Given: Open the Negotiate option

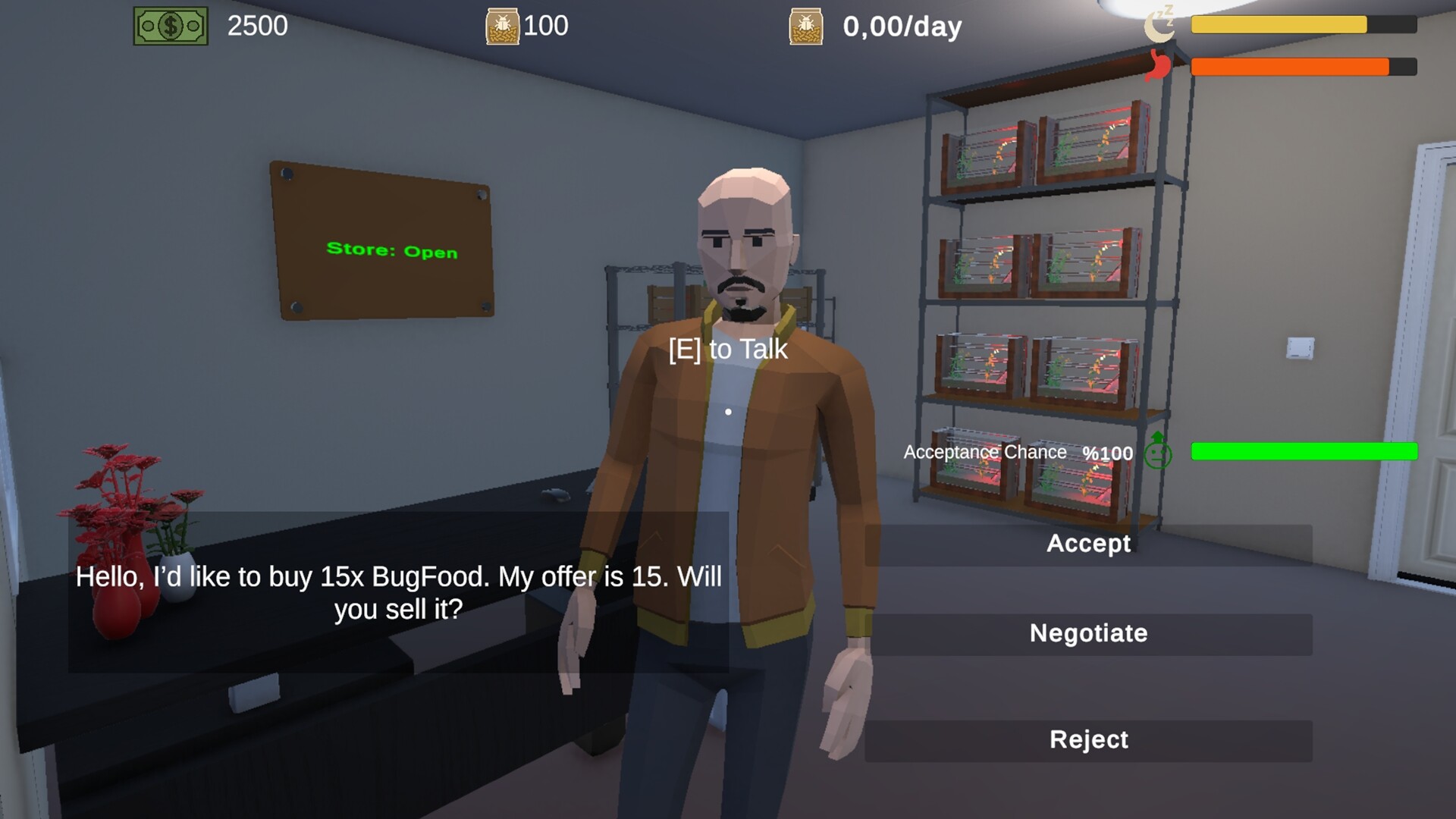Looking at the screenshot, I should click(x=1088, y=633).
